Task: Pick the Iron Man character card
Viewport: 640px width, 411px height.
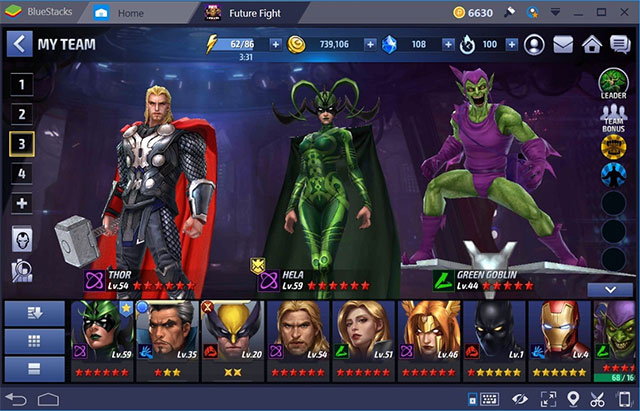Action: (x=558, y=340)
